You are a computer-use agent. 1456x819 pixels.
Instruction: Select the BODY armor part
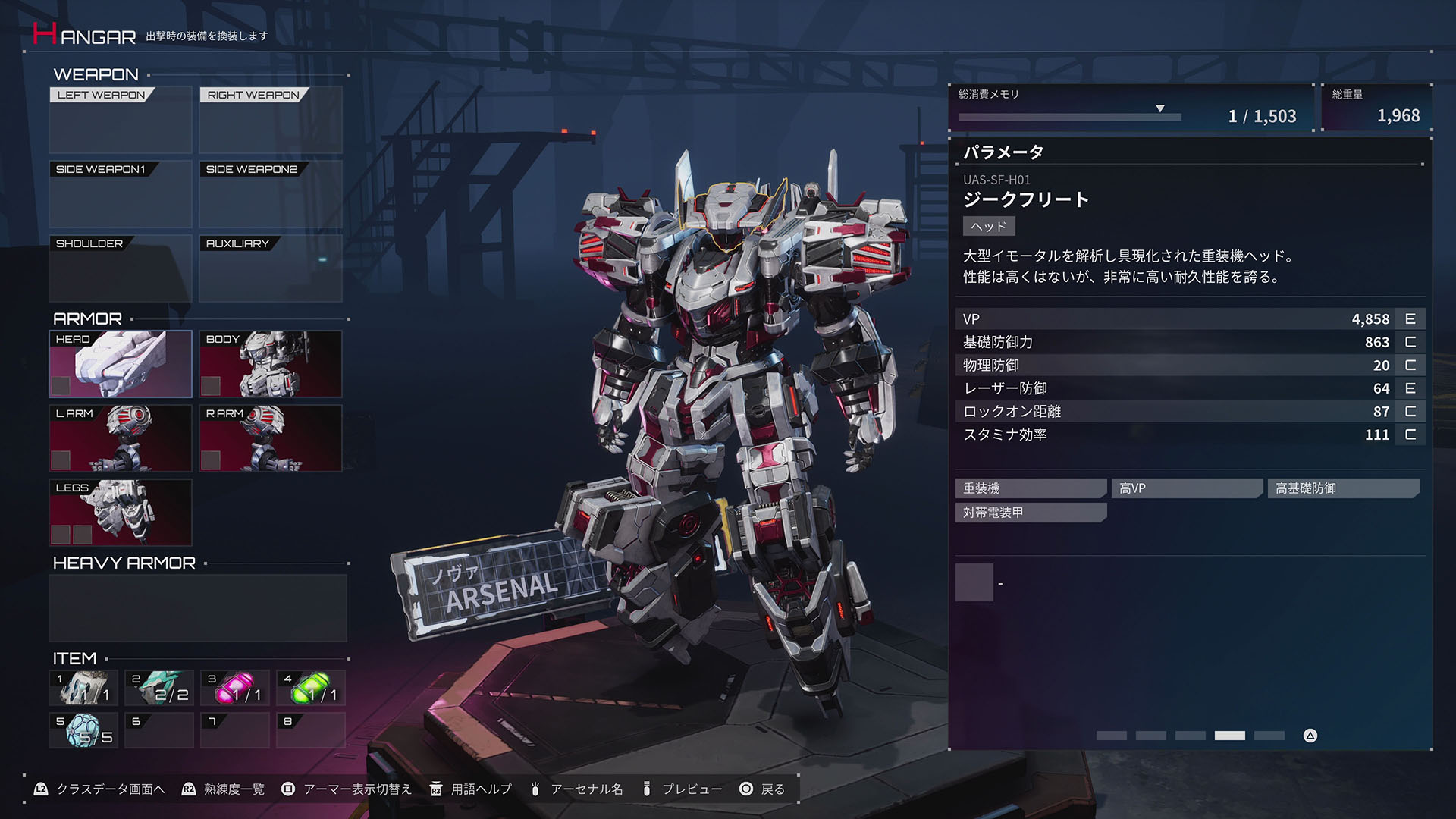tap(270, 364)
